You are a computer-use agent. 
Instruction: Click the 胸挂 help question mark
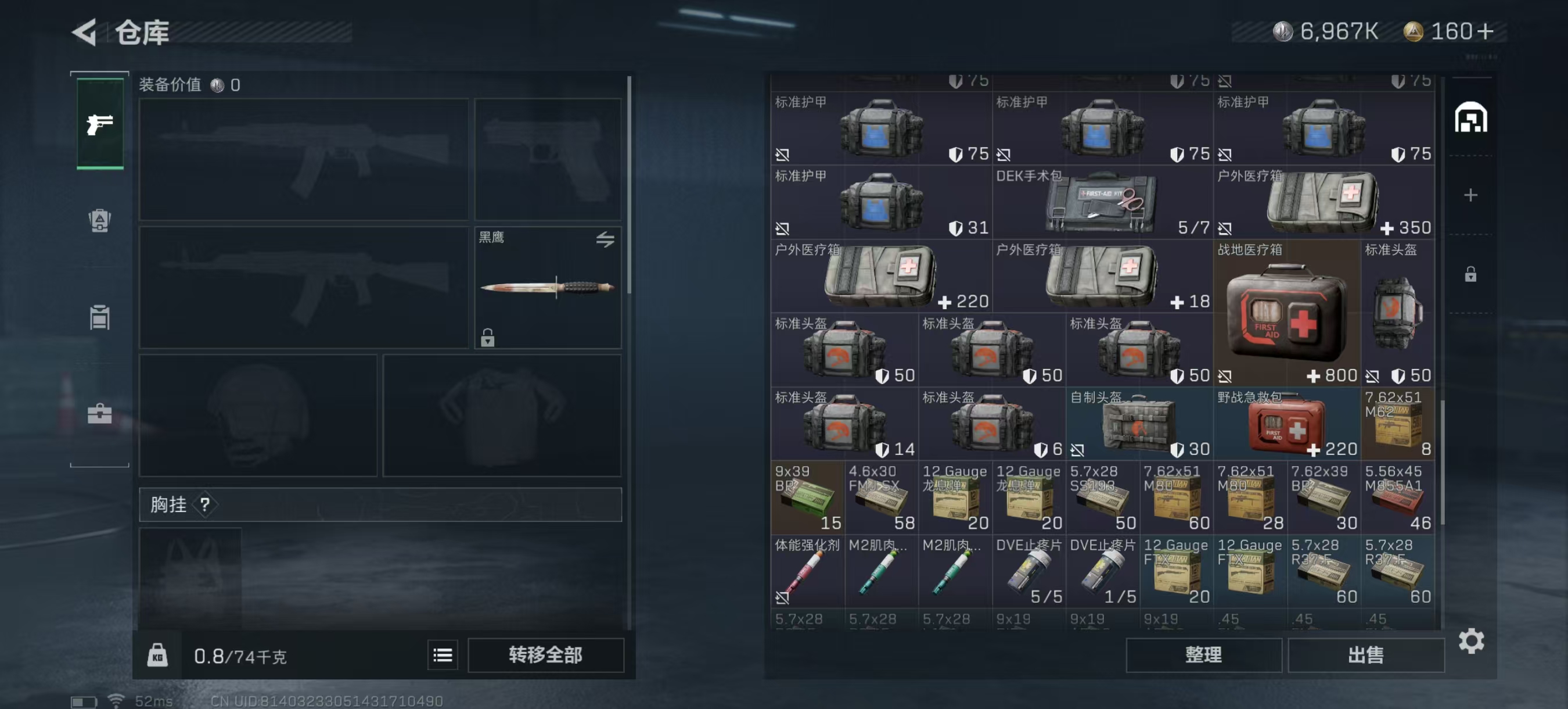(205, 504)
